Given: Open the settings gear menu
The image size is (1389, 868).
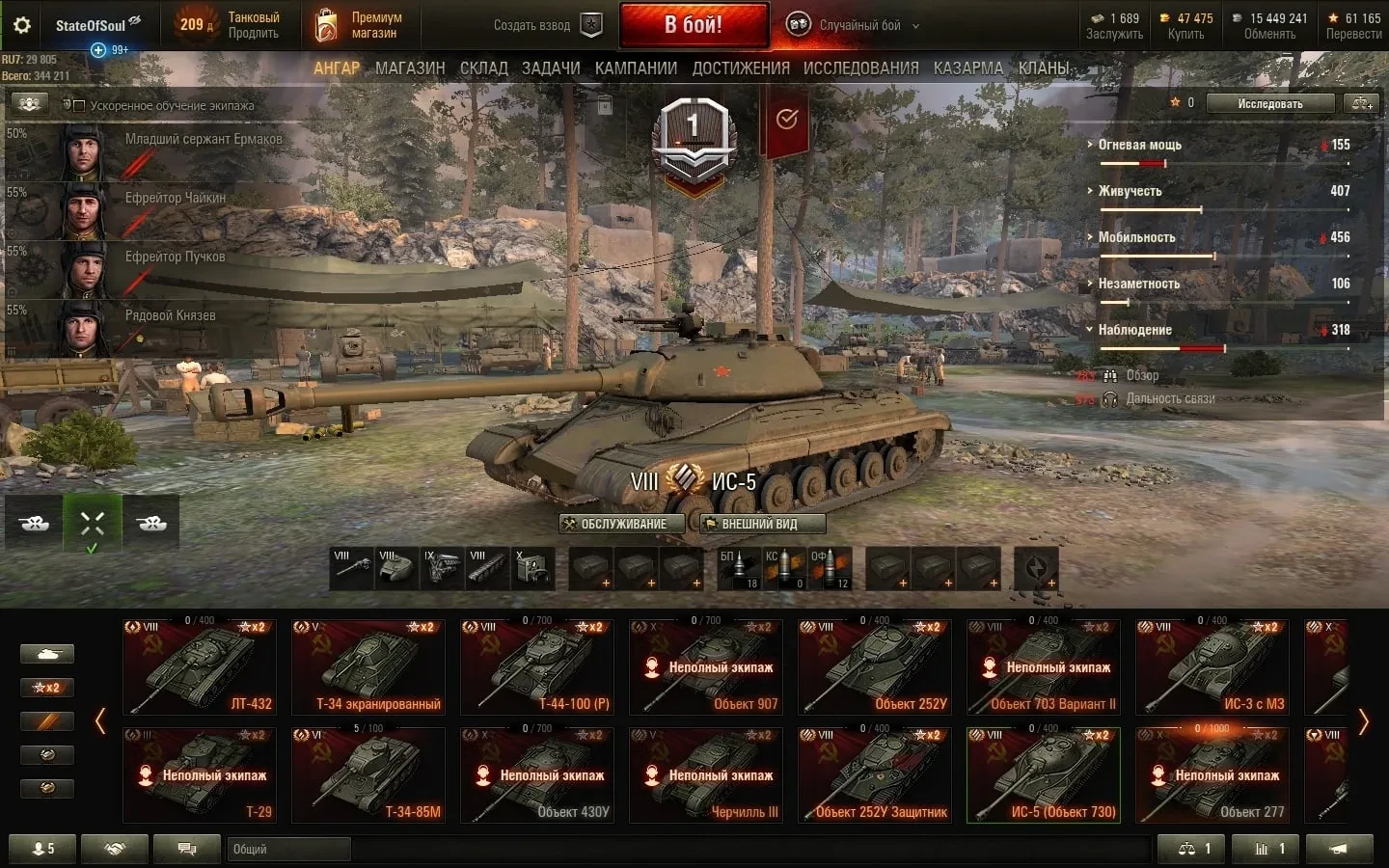Looking at the screenshot, I should pyautogui.click(x=21, y=26).
